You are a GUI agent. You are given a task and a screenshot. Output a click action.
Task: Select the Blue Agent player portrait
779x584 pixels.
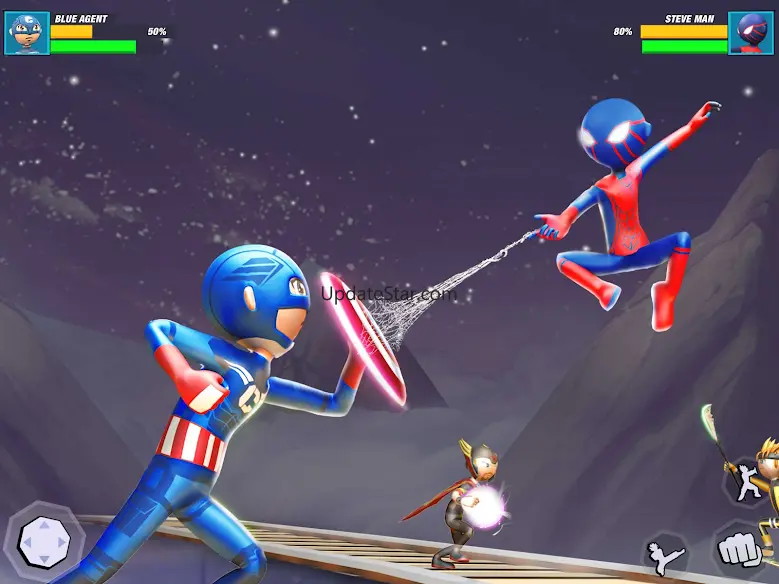pyautogui.click(x=26, y=33)
